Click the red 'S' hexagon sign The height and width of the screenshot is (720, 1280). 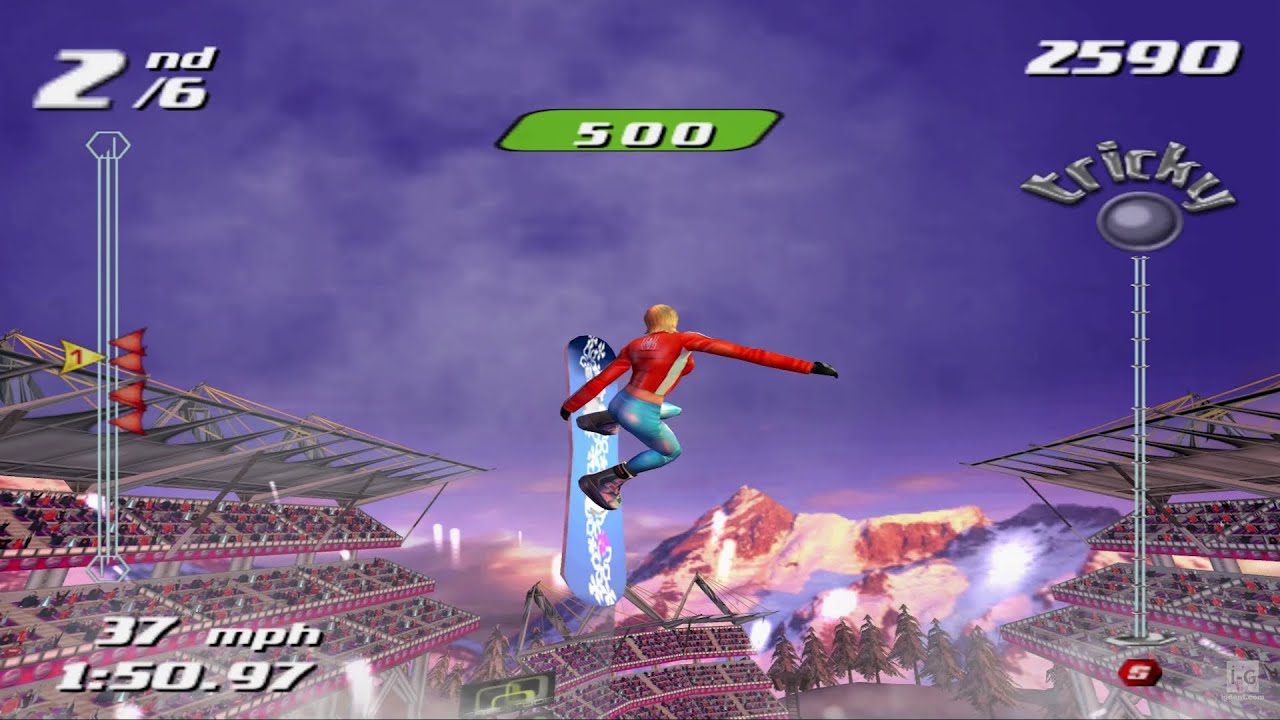pyautogui.click(x=1136, y=674)
